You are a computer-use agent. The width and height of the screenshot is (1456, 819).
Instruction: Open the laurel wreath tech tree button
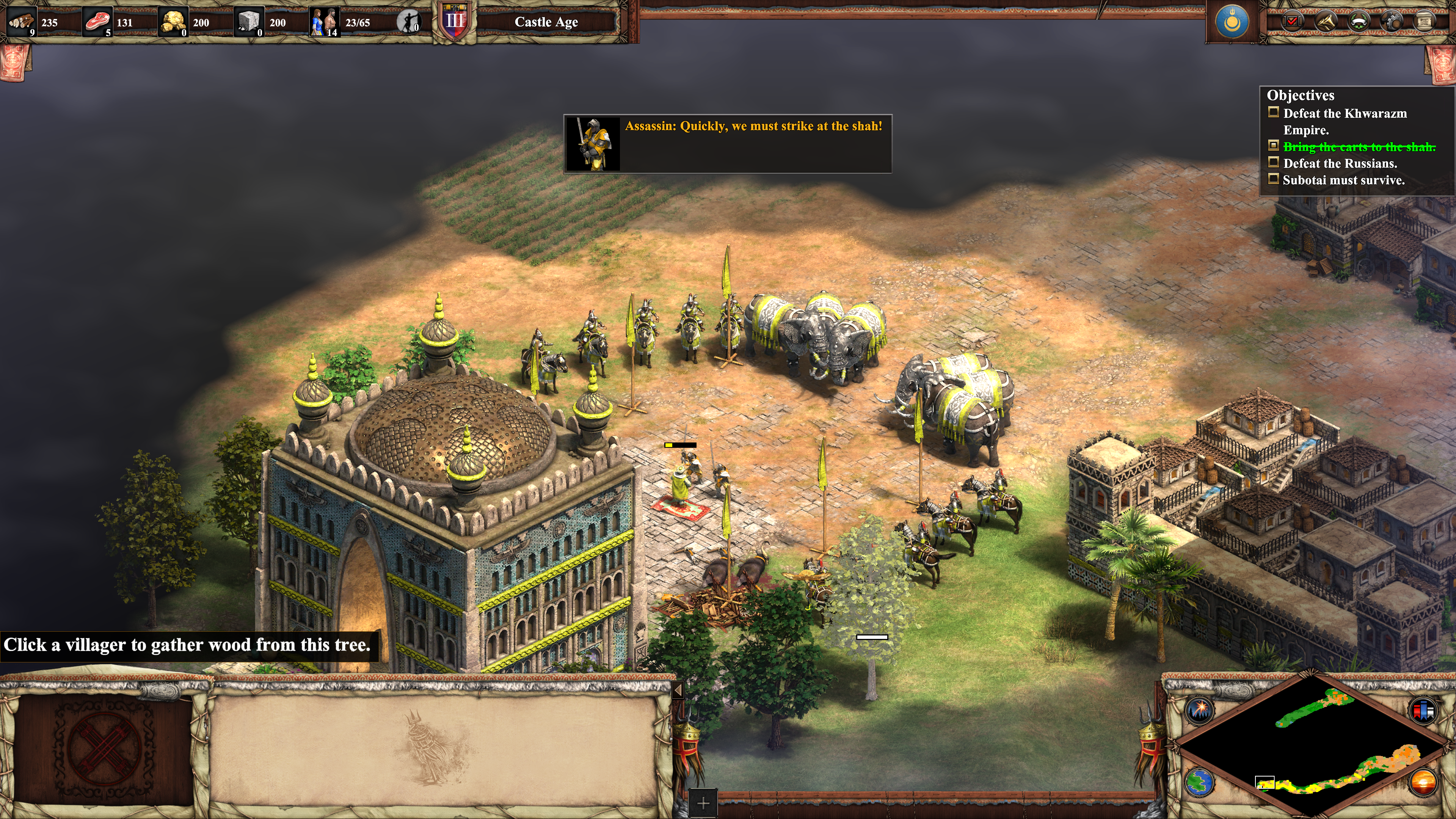(x=1359, y=22)
